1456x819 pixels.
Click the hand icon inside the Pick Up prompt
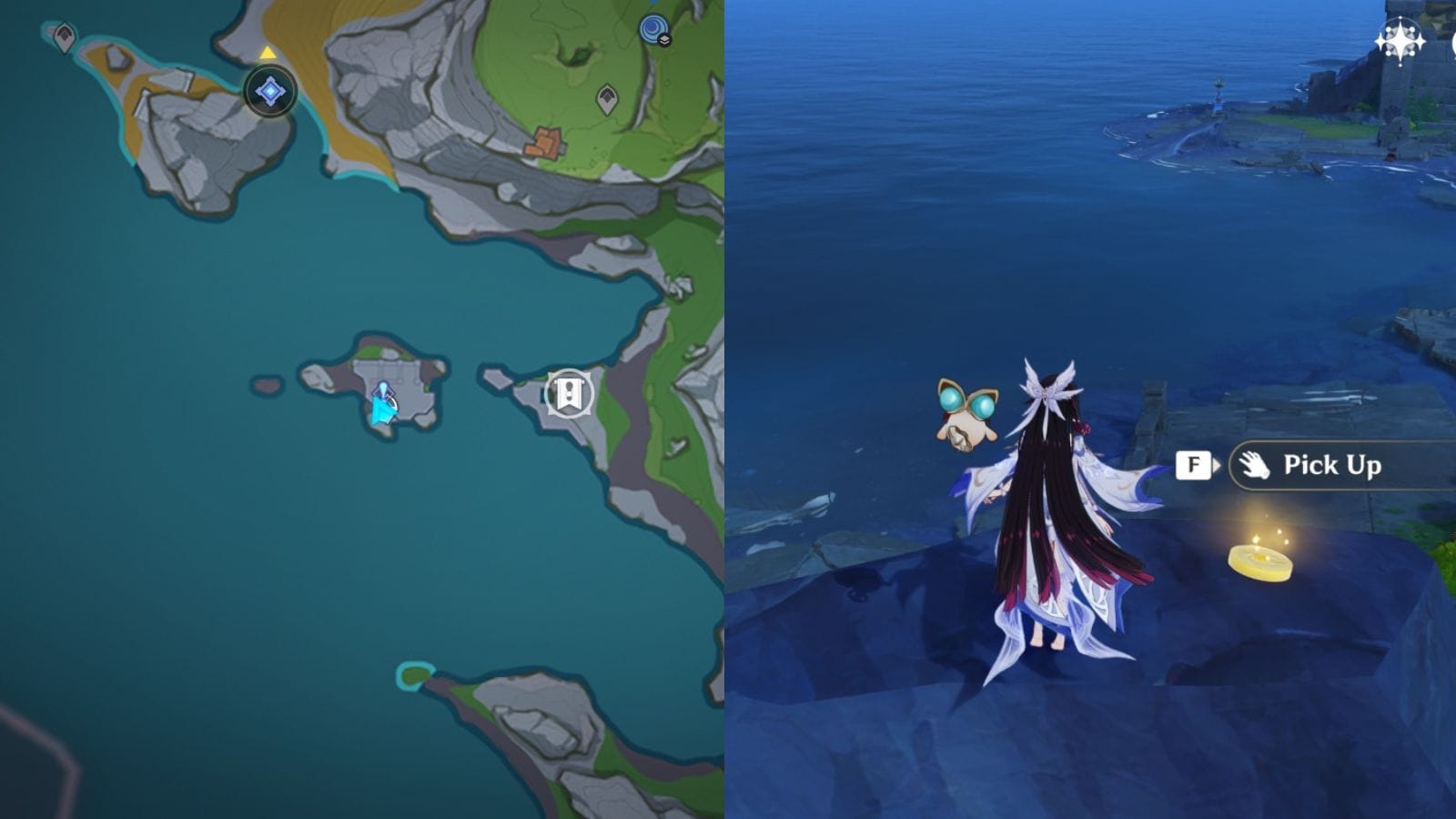[1254, 464]
